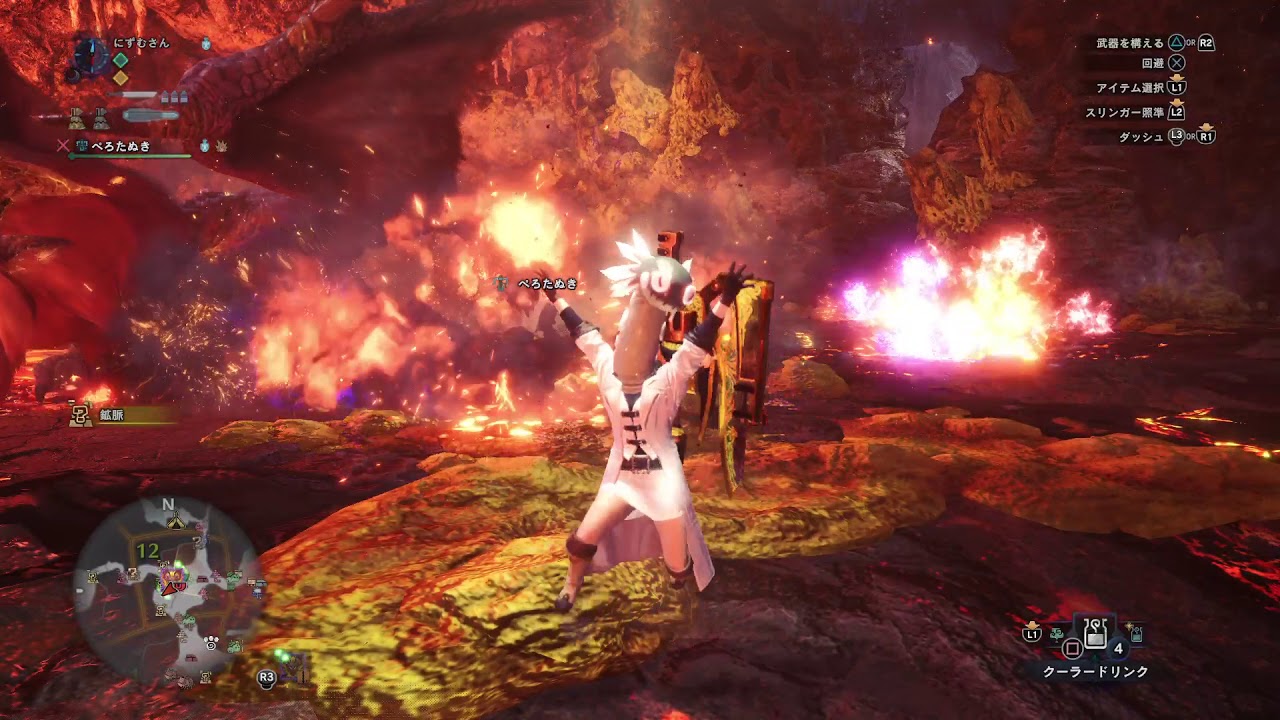The width and height of the screenshot is (1280, 720).
Task: Click the down arrow above the L2 prompt
Action: (x=1177, y=104)
